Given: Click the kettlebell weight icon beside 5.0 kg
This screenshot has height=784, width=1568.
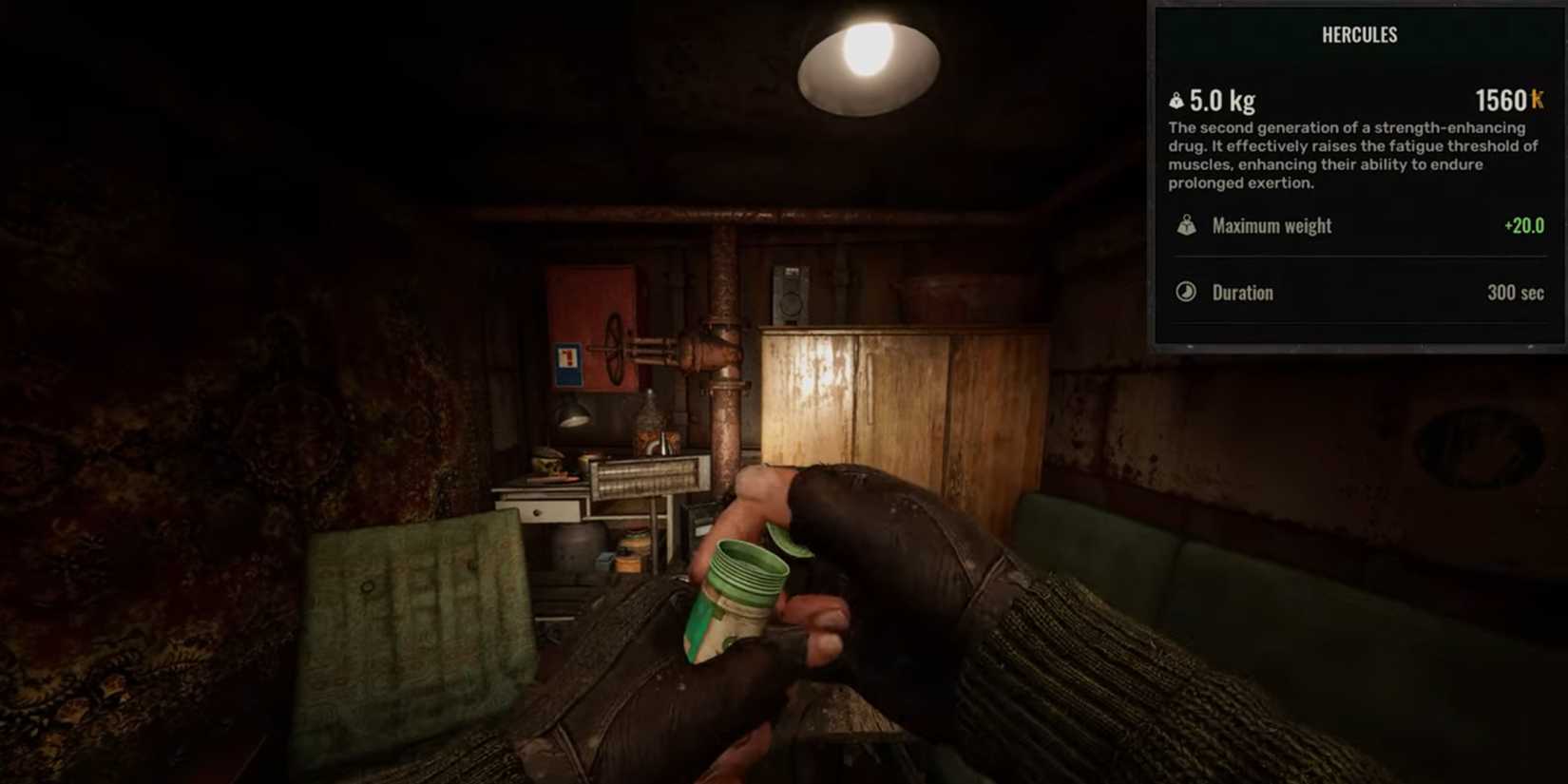Looking at the screenshot, I should pos(1177,100).
